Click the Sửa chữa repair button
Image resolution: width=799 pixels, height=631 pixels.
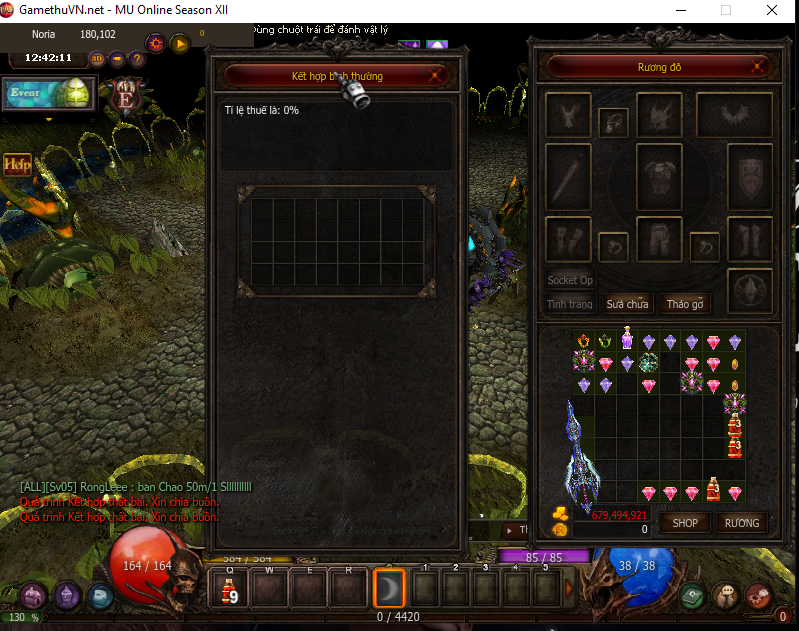click(x=627, y=304)
